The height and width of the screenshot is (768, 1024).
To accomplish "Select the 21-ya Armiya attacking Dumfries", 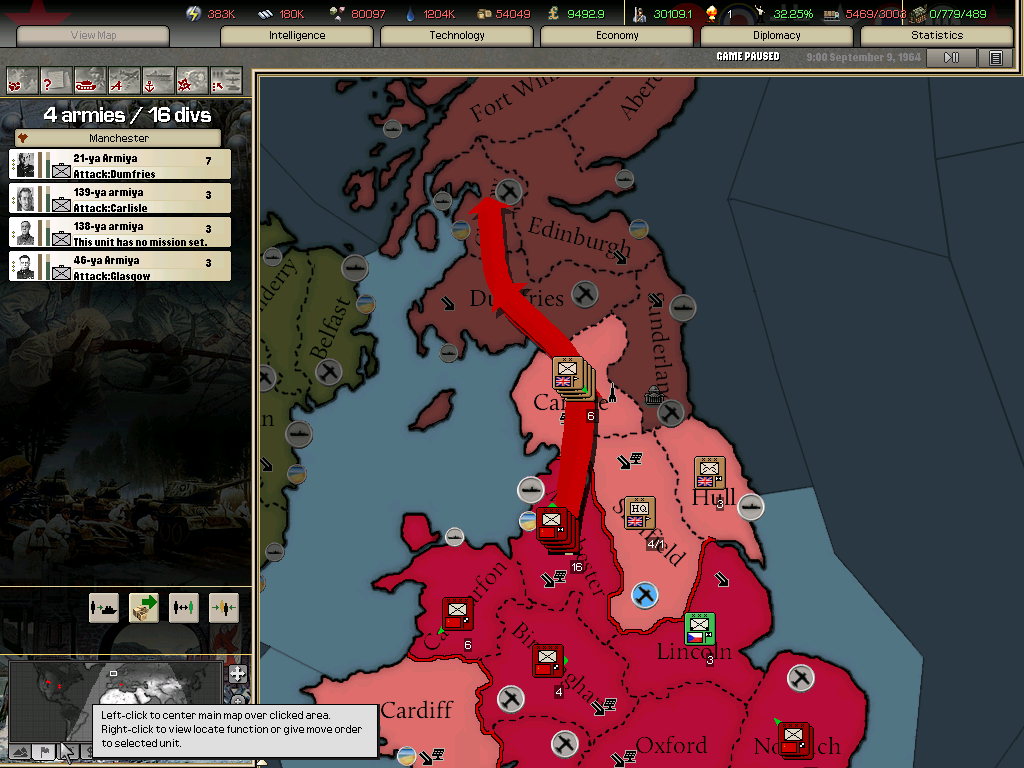I will click(x=120, y=165).
